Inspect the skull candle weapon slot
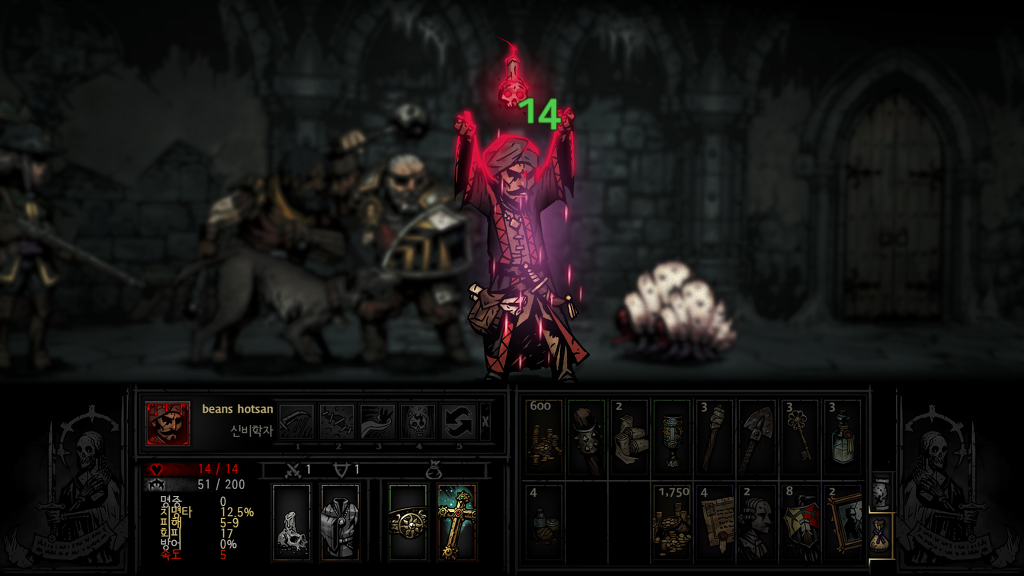 292,521
